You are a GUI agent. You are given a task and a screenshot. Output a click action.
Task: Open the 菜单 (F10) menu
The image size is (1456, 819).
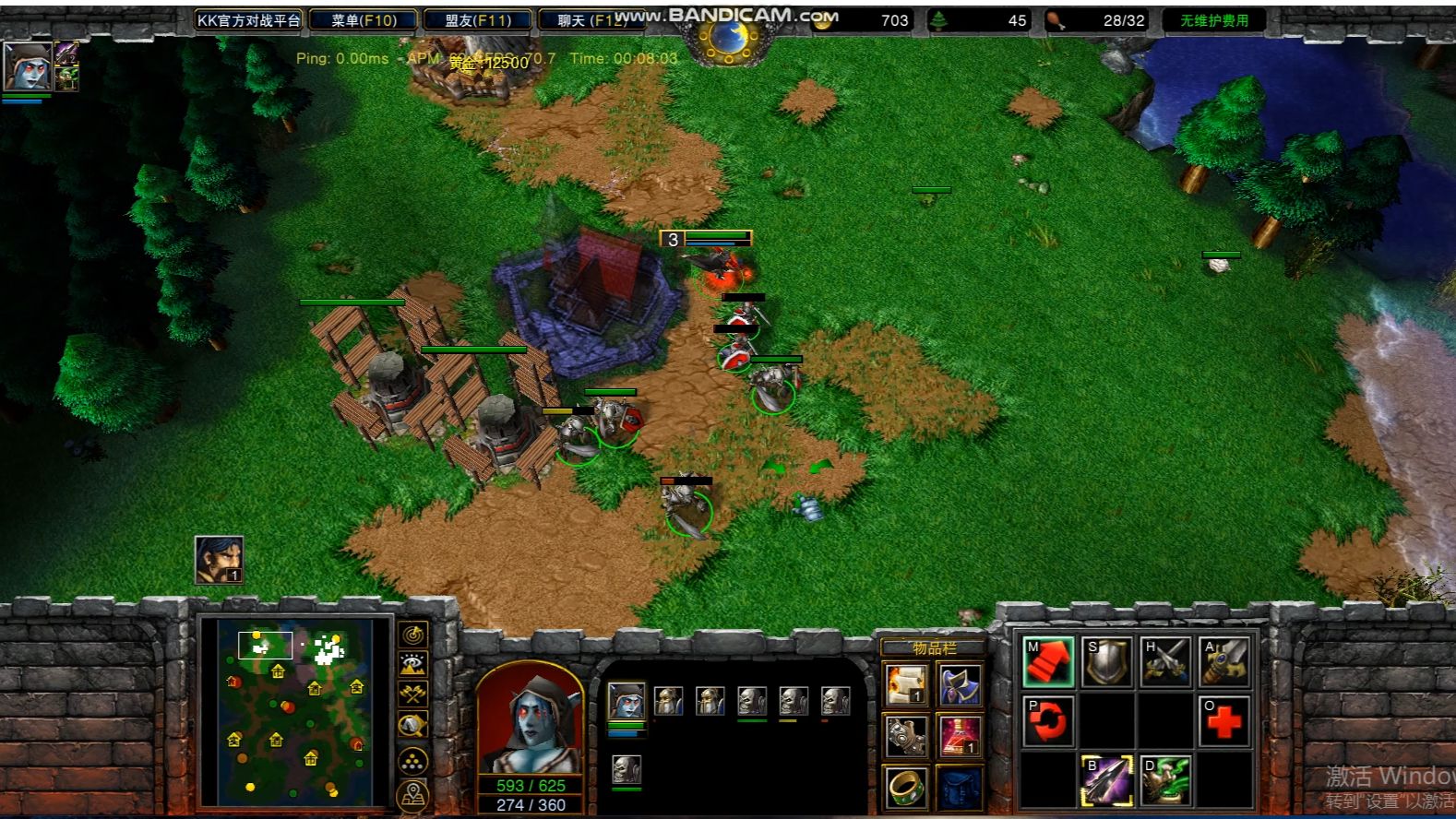point(364,20)
